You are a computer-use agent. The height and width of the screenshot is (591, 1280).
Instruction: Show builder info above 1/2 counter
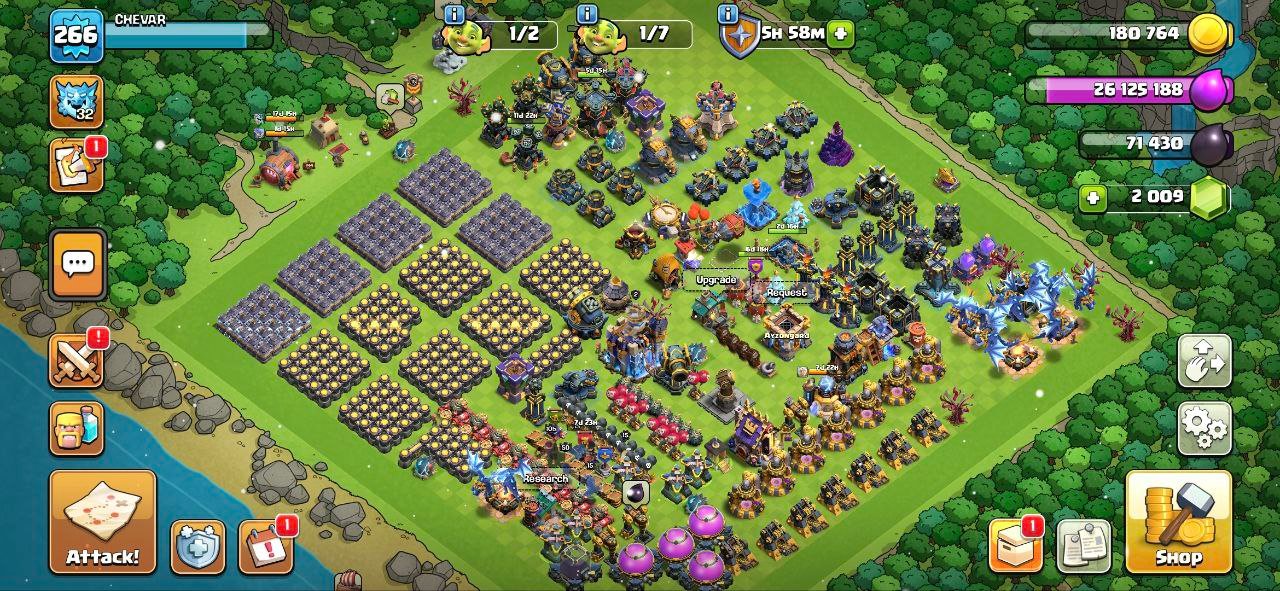click(455, 14)
